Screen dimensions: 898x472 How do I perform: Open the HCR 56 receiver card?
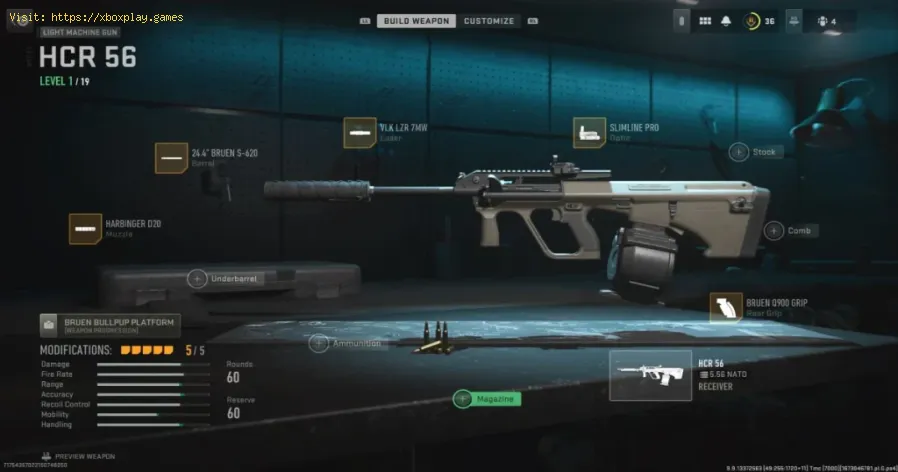click(x=650, y=376)
